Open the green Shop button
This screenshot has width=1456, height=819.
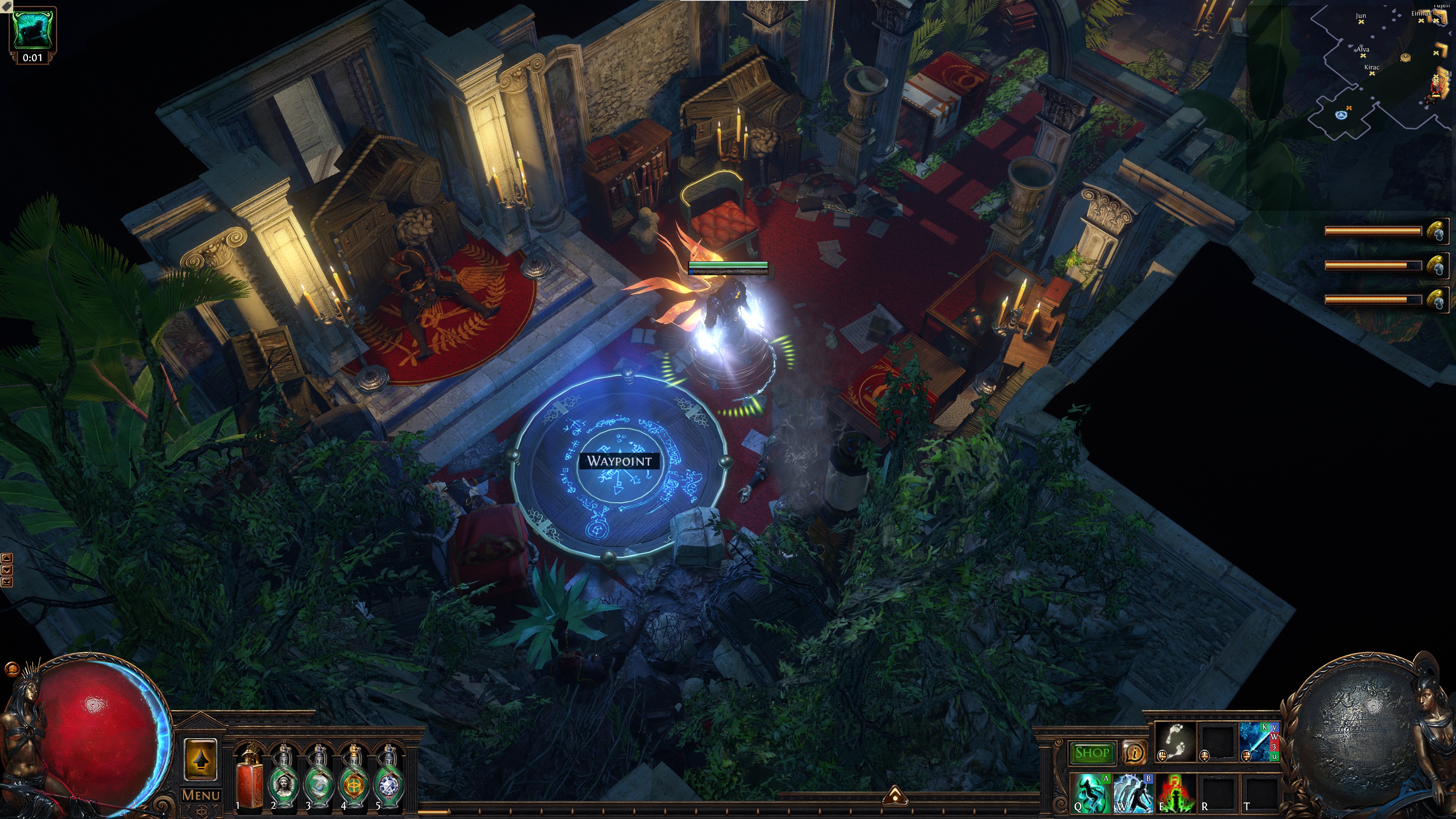click(x=1091, y=753)
